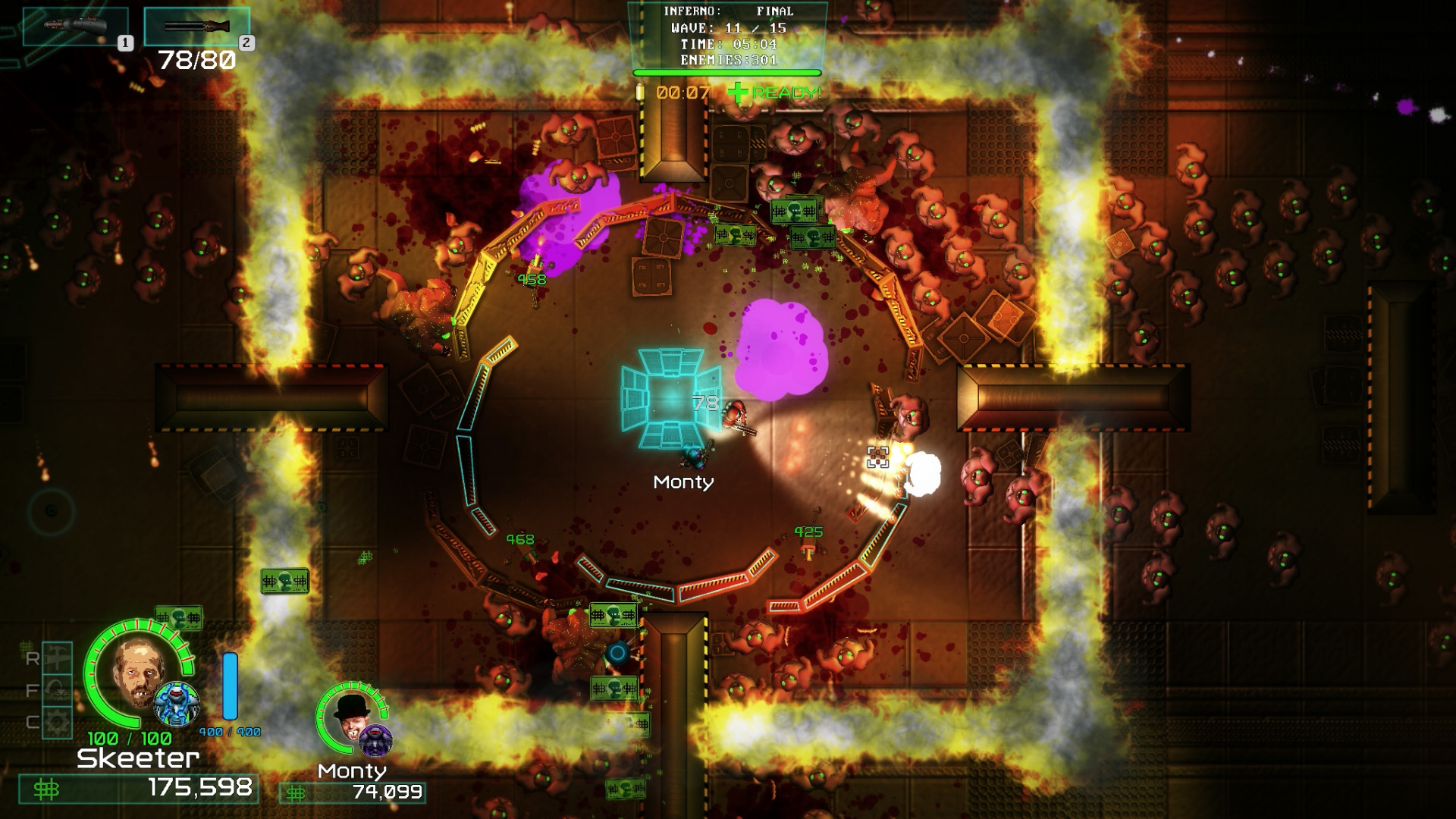
Task: Click the green READY medkit icon
Action: [738, 93]
